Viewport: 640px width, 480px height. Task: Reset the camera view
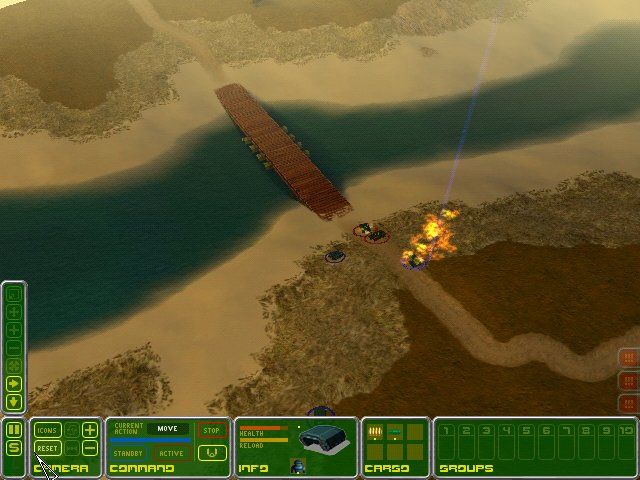48,449
